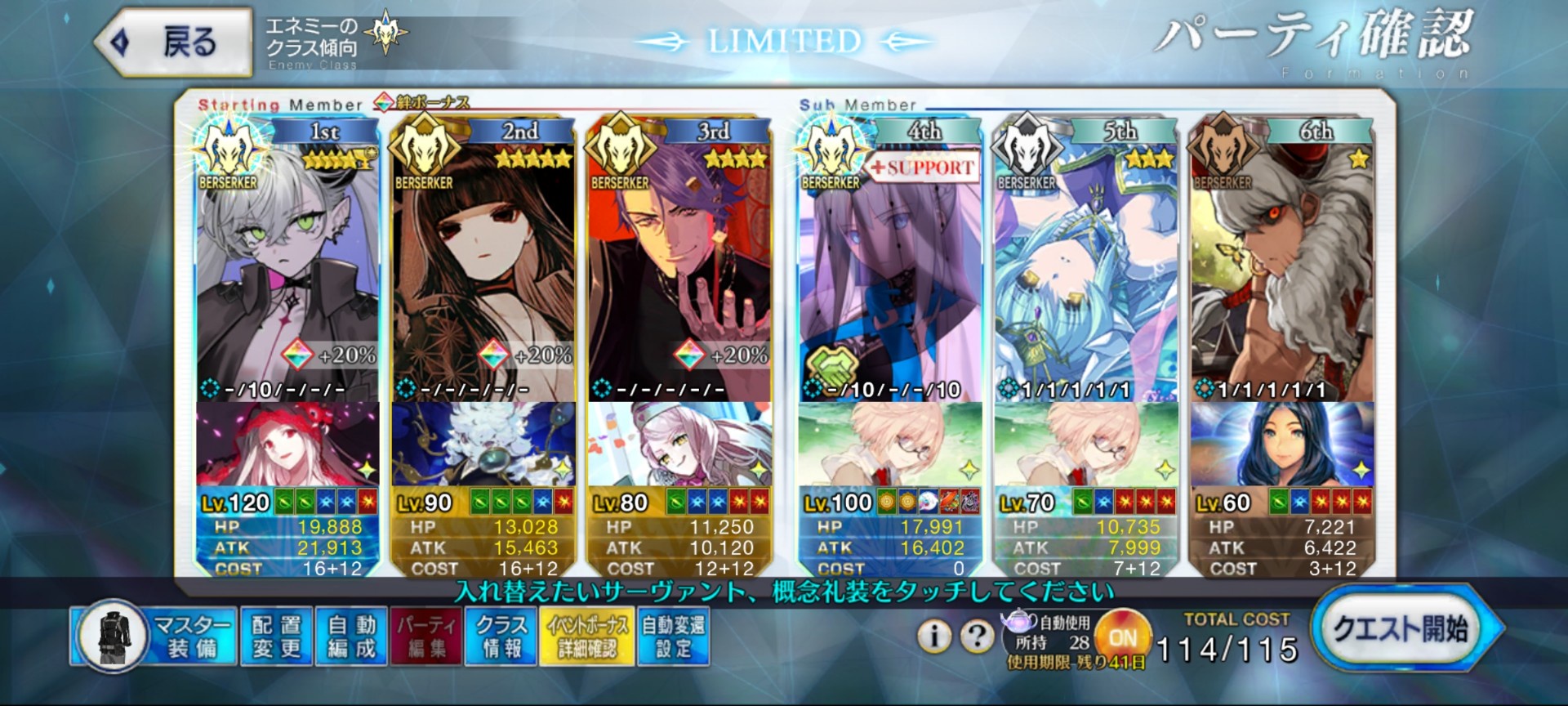Viewport: 1568px width, 706px height.
Task: Open the question mark help icon
Action: pyautogui.click(x=977, y=636)
